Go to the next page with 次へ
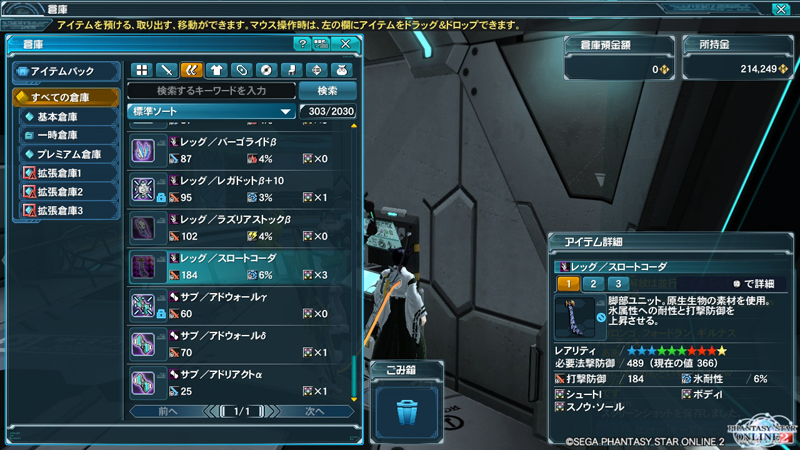This screenshot has height=450, width=800. click(315, 411)
